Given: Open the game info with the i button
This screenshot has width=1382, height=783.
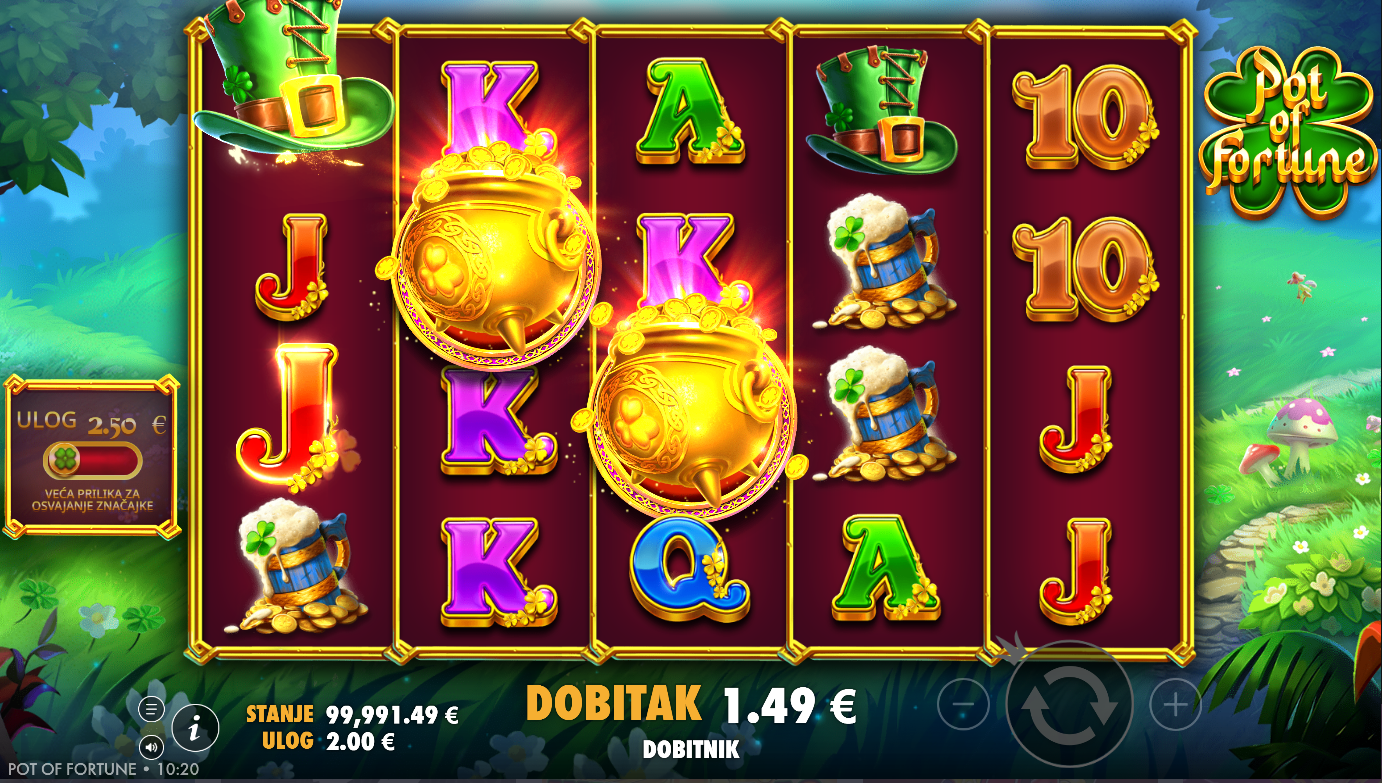Looking at the screenshot, I should click(x=195, y=728).
